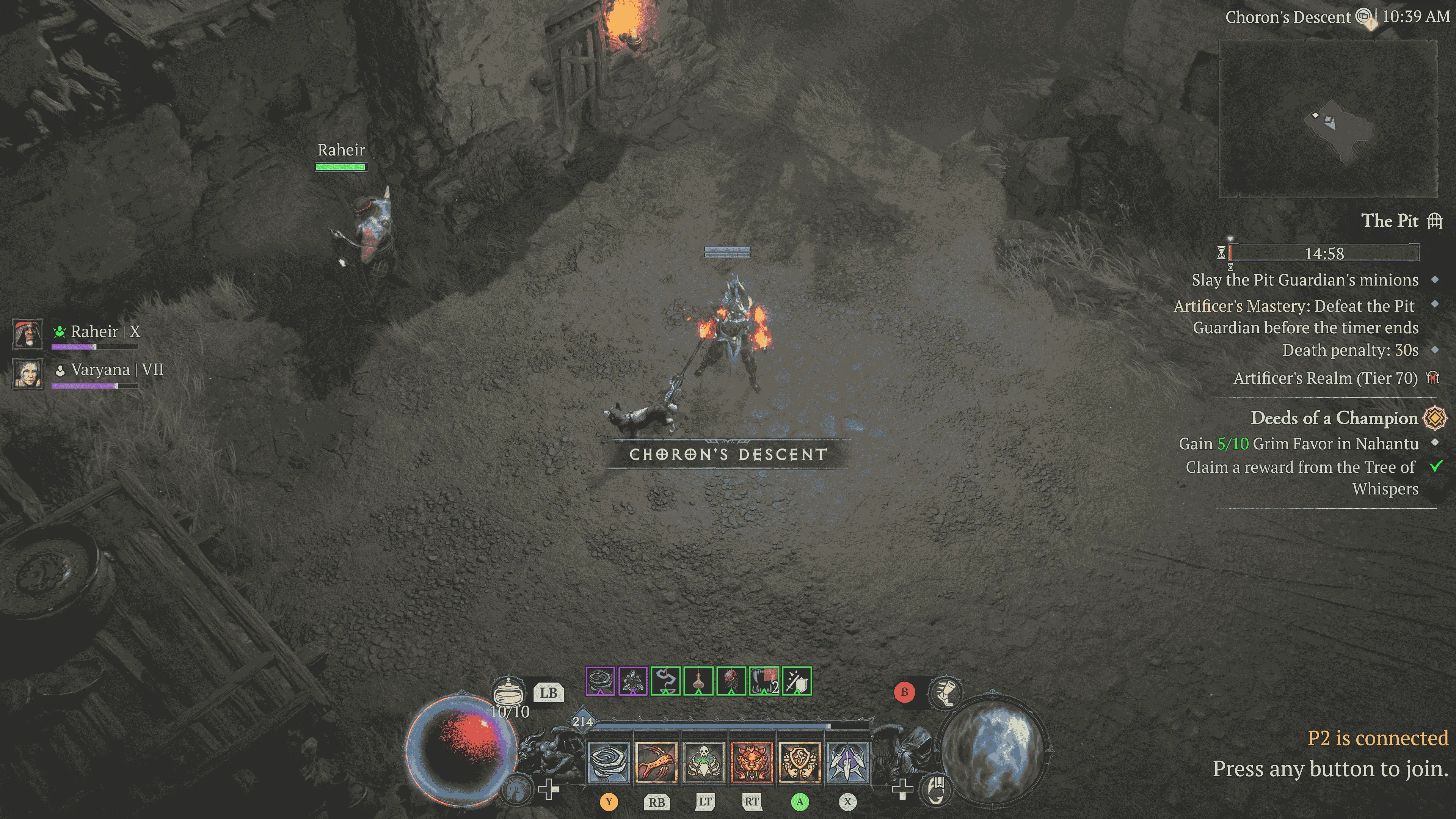Activate the swirling vortex skill
Image resolution: width=1456 pixels, height=819 pixels.
pyautogui.click(x=609, y=763)
